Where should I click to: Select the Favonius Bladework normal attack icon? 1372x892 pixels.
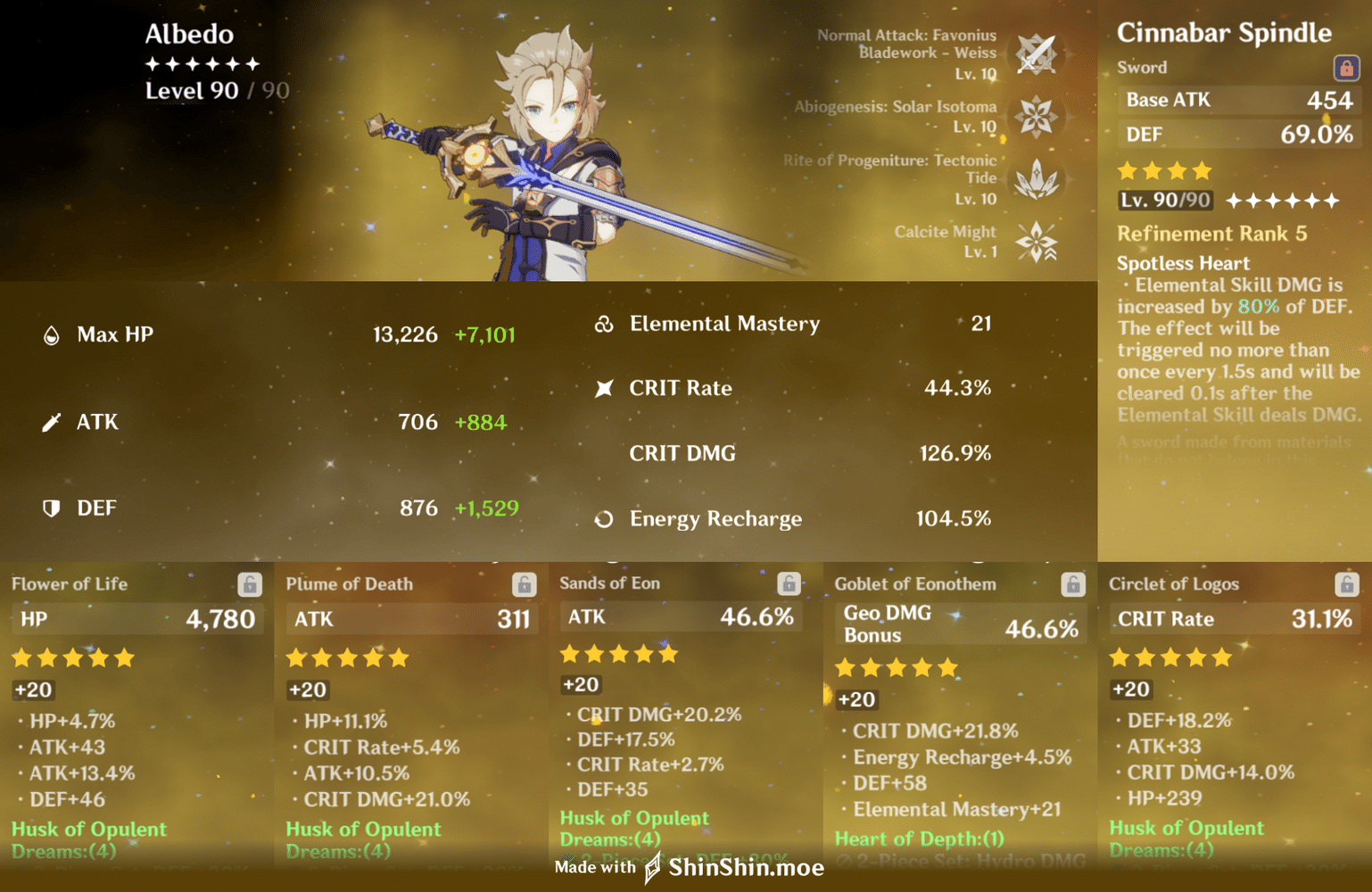point(1037,54)
